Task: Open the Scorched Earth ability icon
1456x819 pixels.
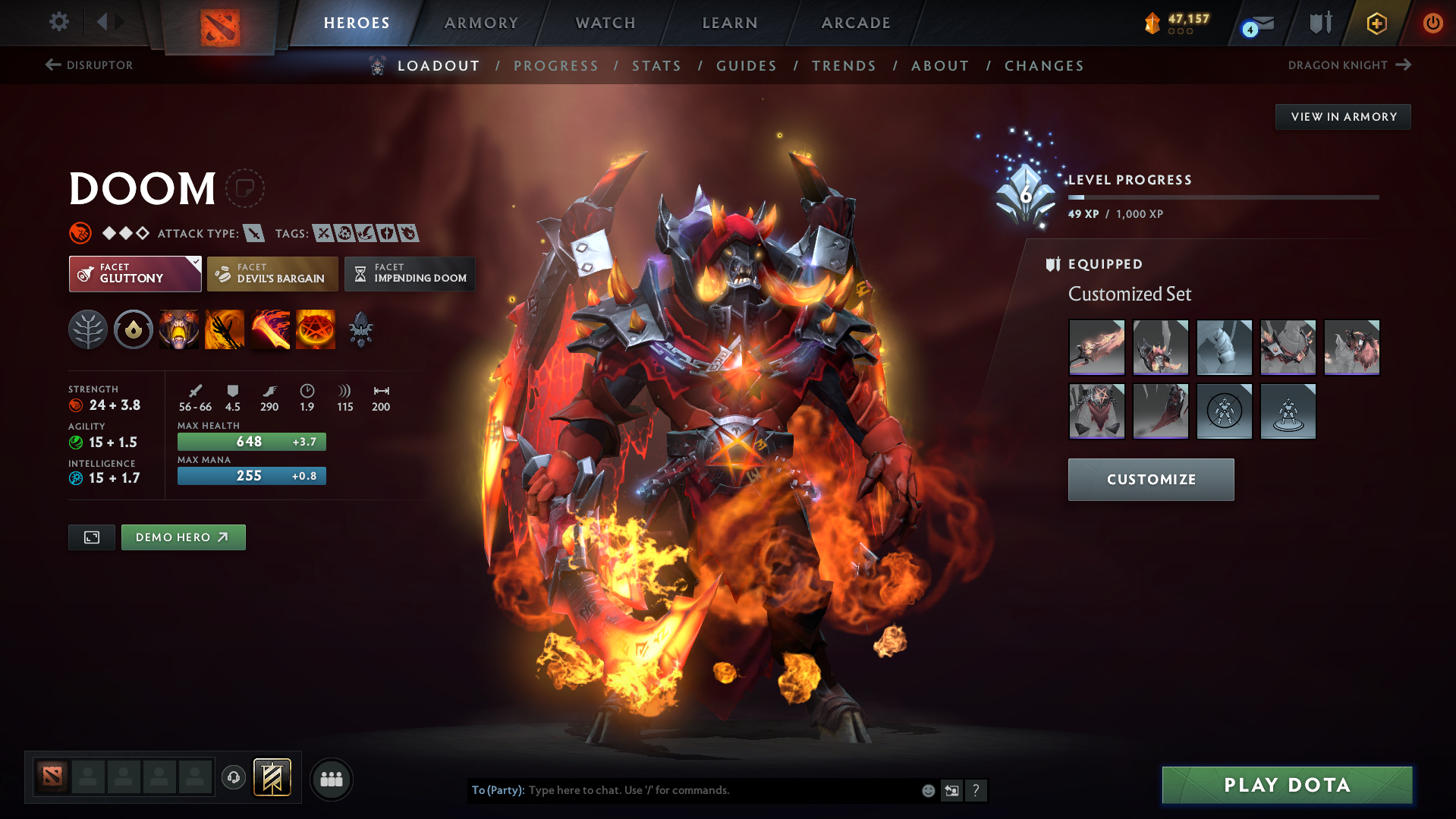Action: pyautogui.click(x=225, y=329)
